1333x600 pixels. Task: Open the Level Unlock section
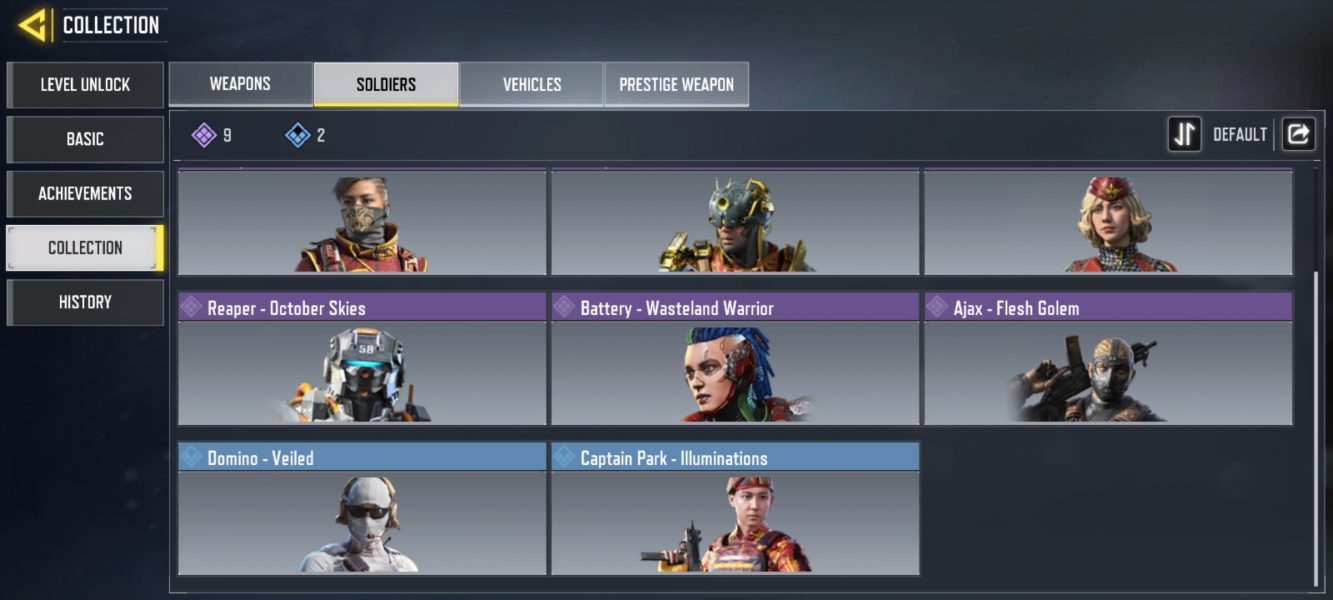[85, 85]
